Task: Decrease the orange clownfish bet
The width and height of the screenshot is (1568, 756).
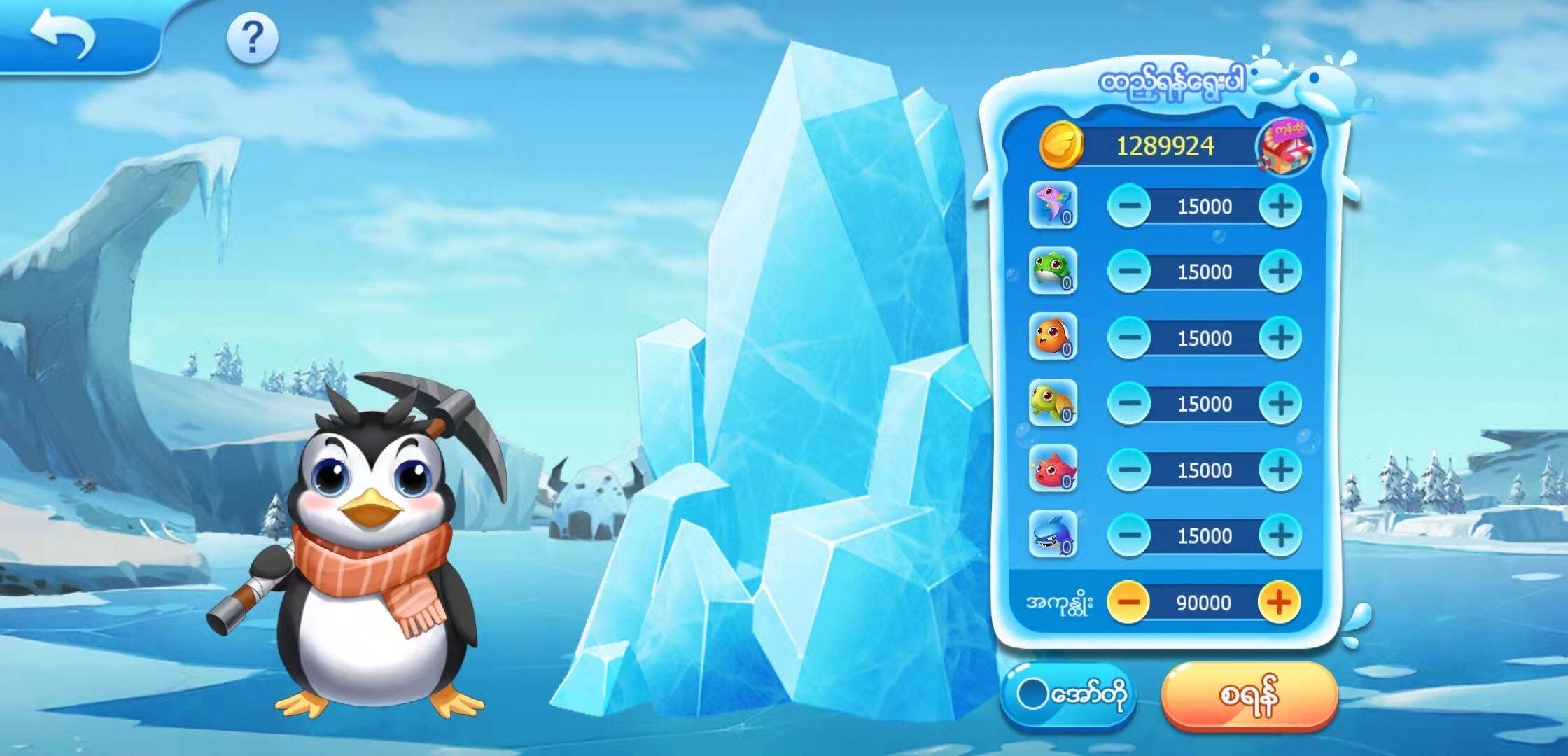Action: pos(1129,337)
